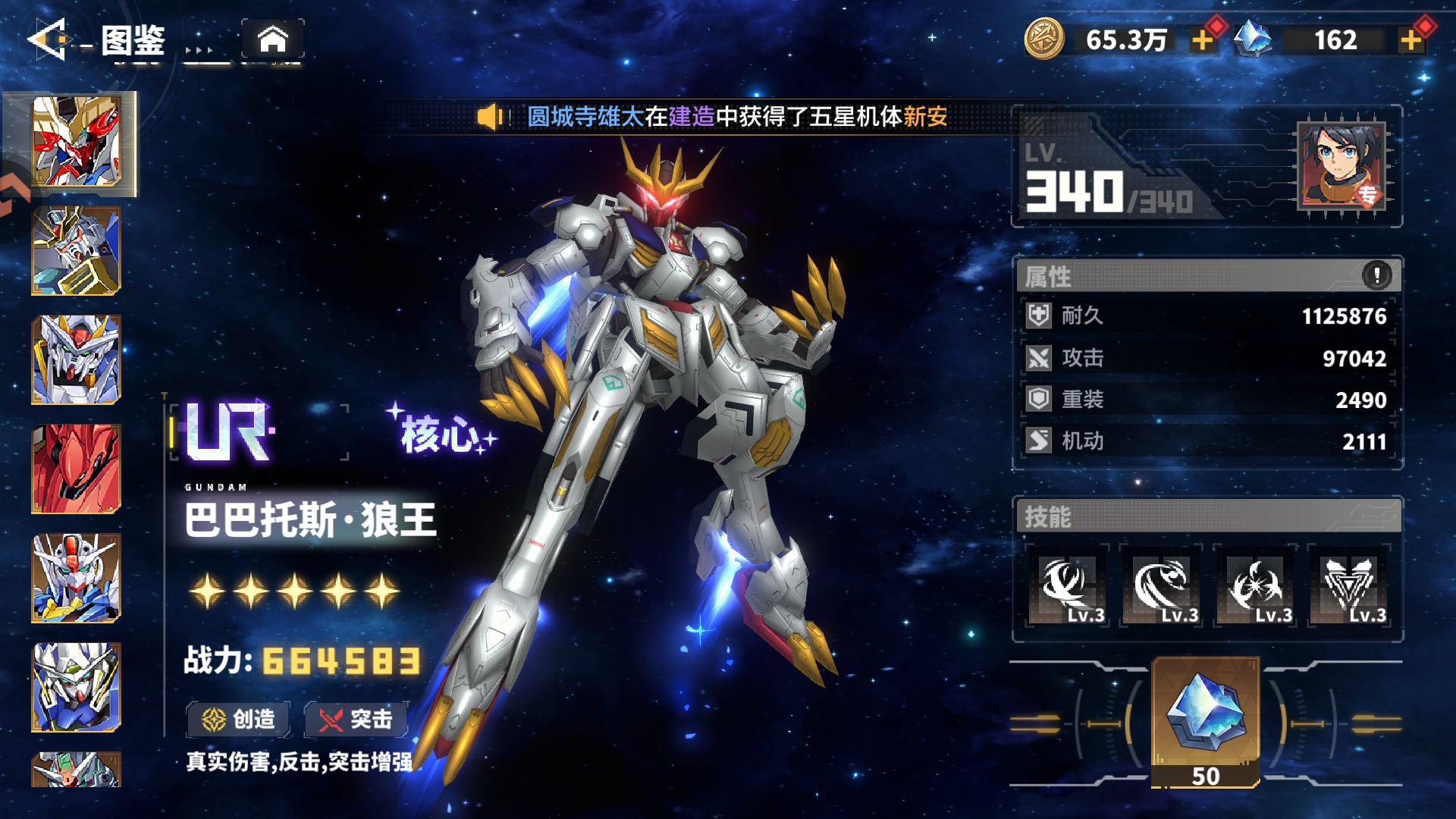Open the 创造 tag
The width and height of the screenshot is (1456, 819).
[239, 719]
